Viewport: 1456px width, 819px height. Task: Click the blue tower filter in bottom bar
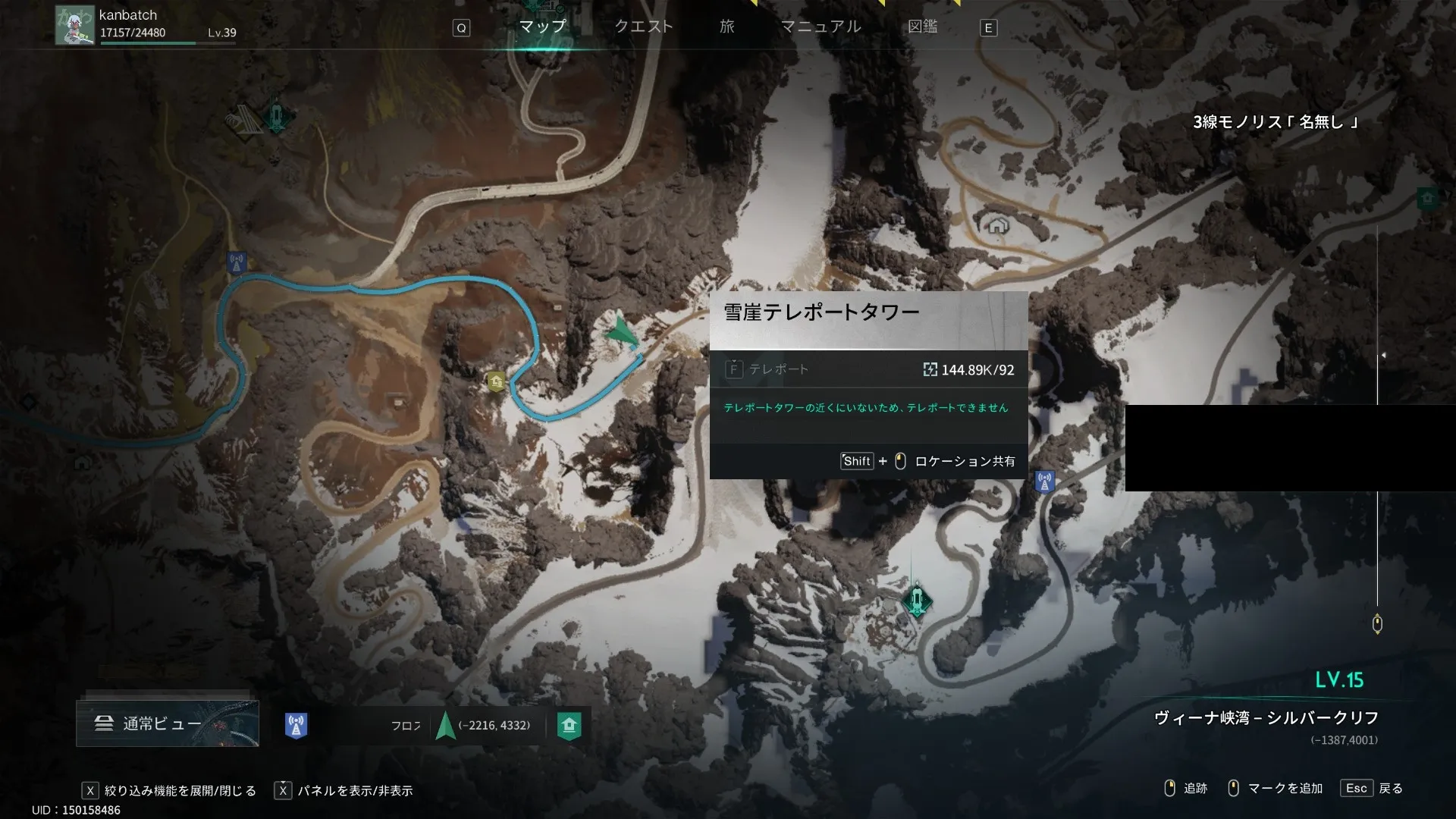(296, 726)
